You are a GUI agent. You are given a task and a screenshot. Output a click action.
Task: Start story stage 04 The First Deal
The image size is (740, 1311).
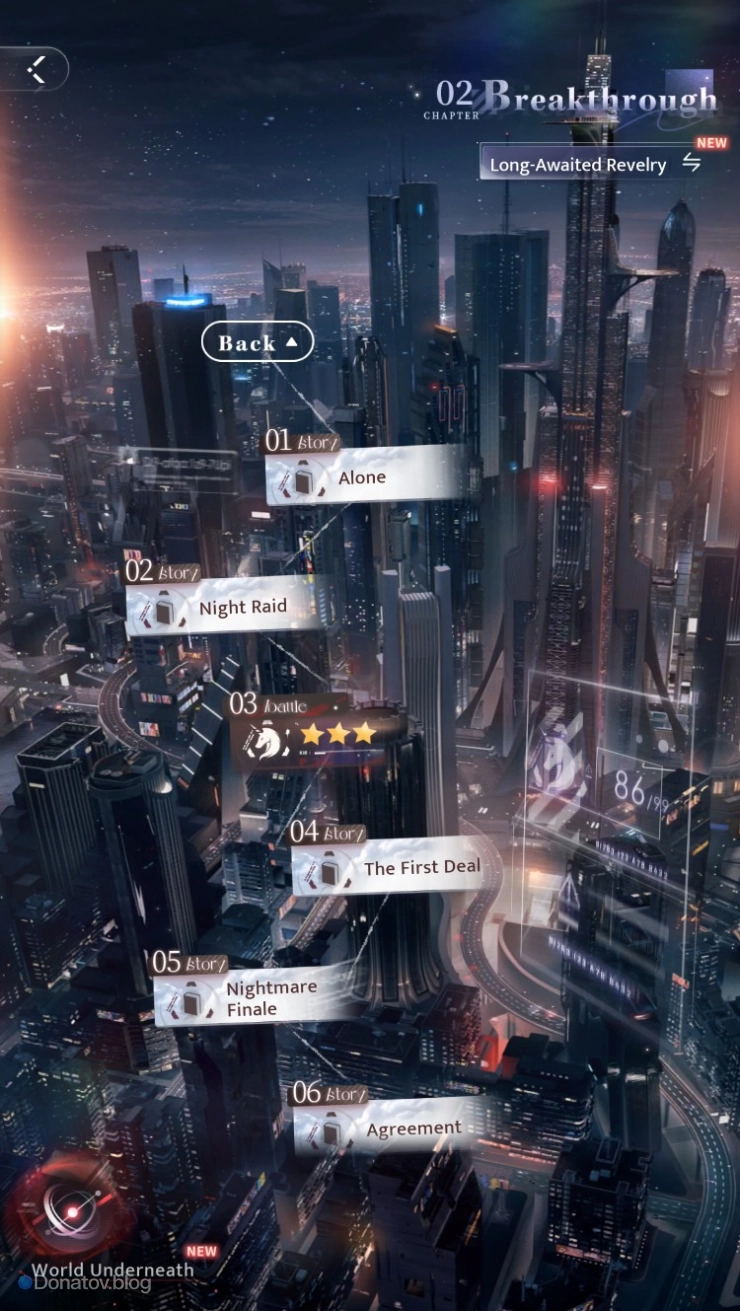click(391, 867)
